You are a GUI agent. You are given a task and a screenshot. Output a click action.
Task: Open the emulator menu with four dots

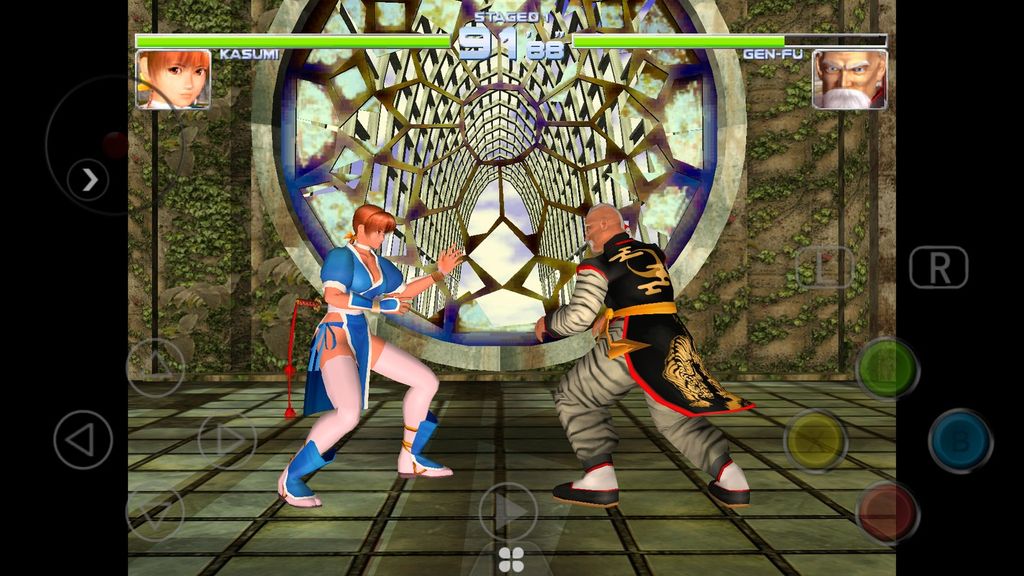click(511, 560)
